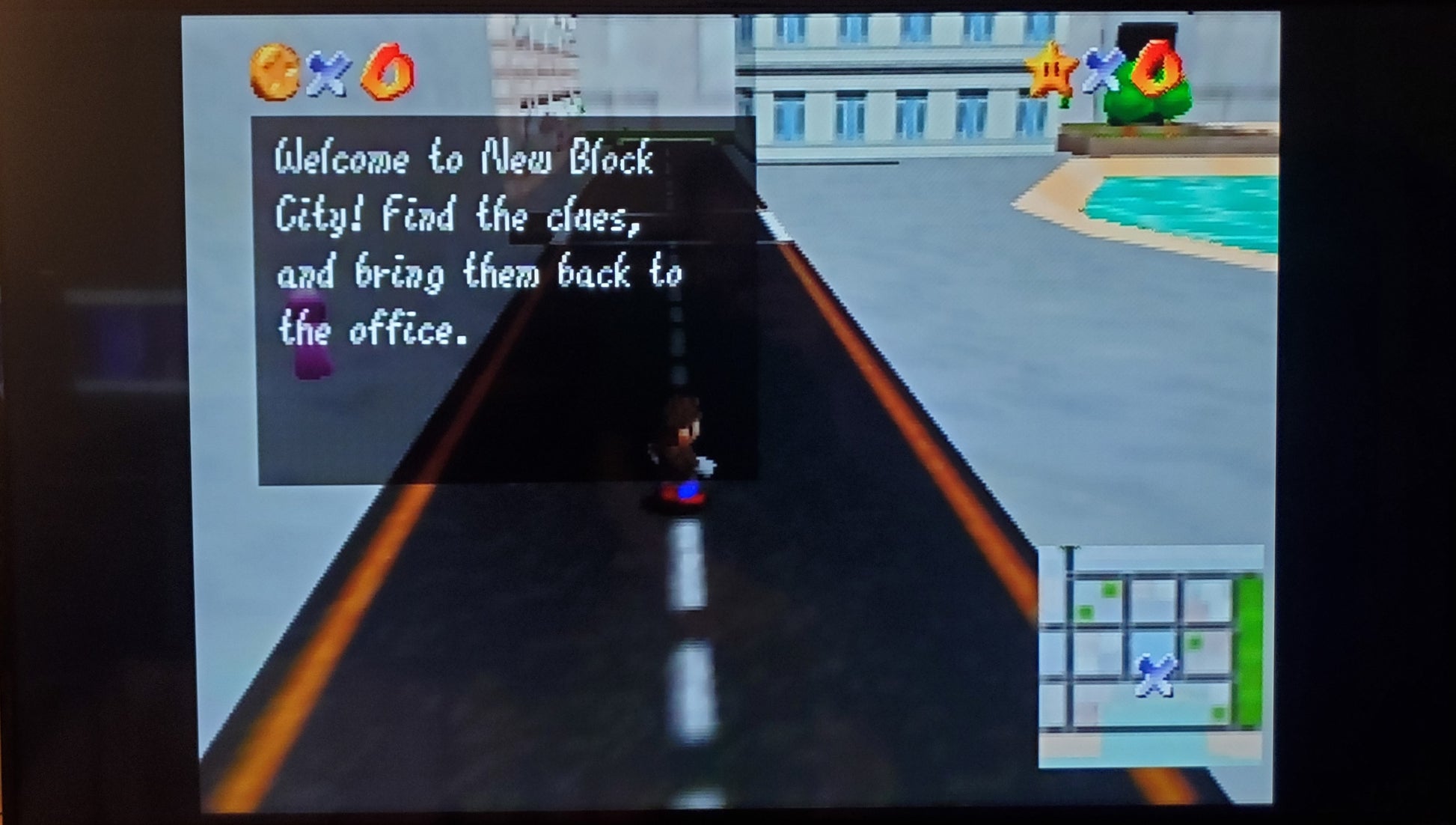
Task: Click the city minimap
Action: point(1150,655)
